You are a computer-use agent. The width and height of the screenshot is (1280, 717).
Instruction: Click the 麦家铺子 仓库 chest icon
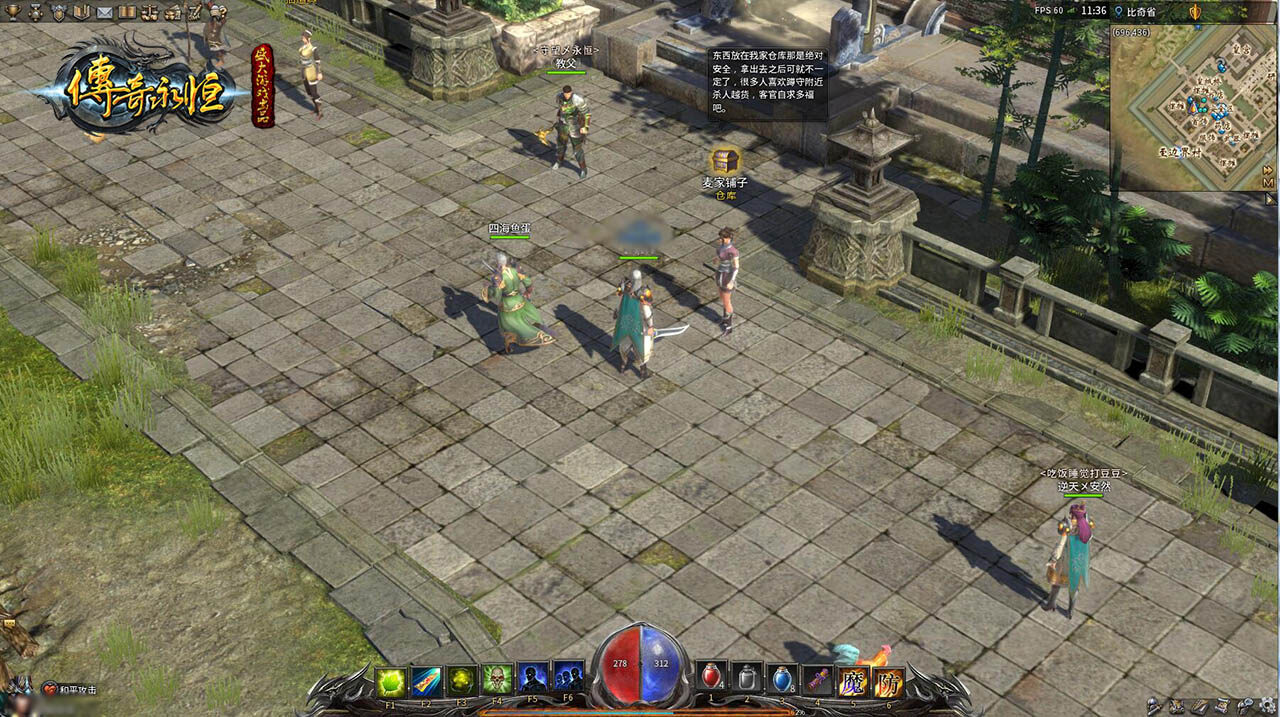point(725,161)
